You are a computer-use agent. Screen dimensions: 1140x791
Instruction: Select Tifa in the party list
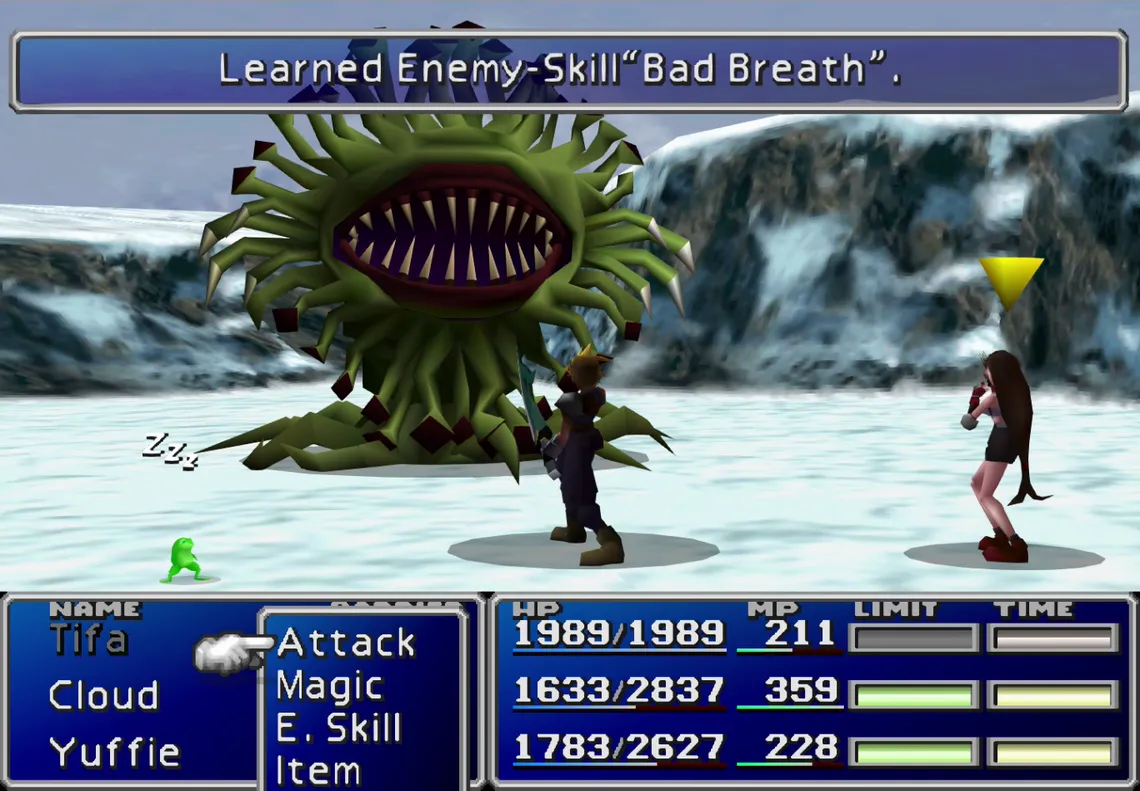coord(89,639)
